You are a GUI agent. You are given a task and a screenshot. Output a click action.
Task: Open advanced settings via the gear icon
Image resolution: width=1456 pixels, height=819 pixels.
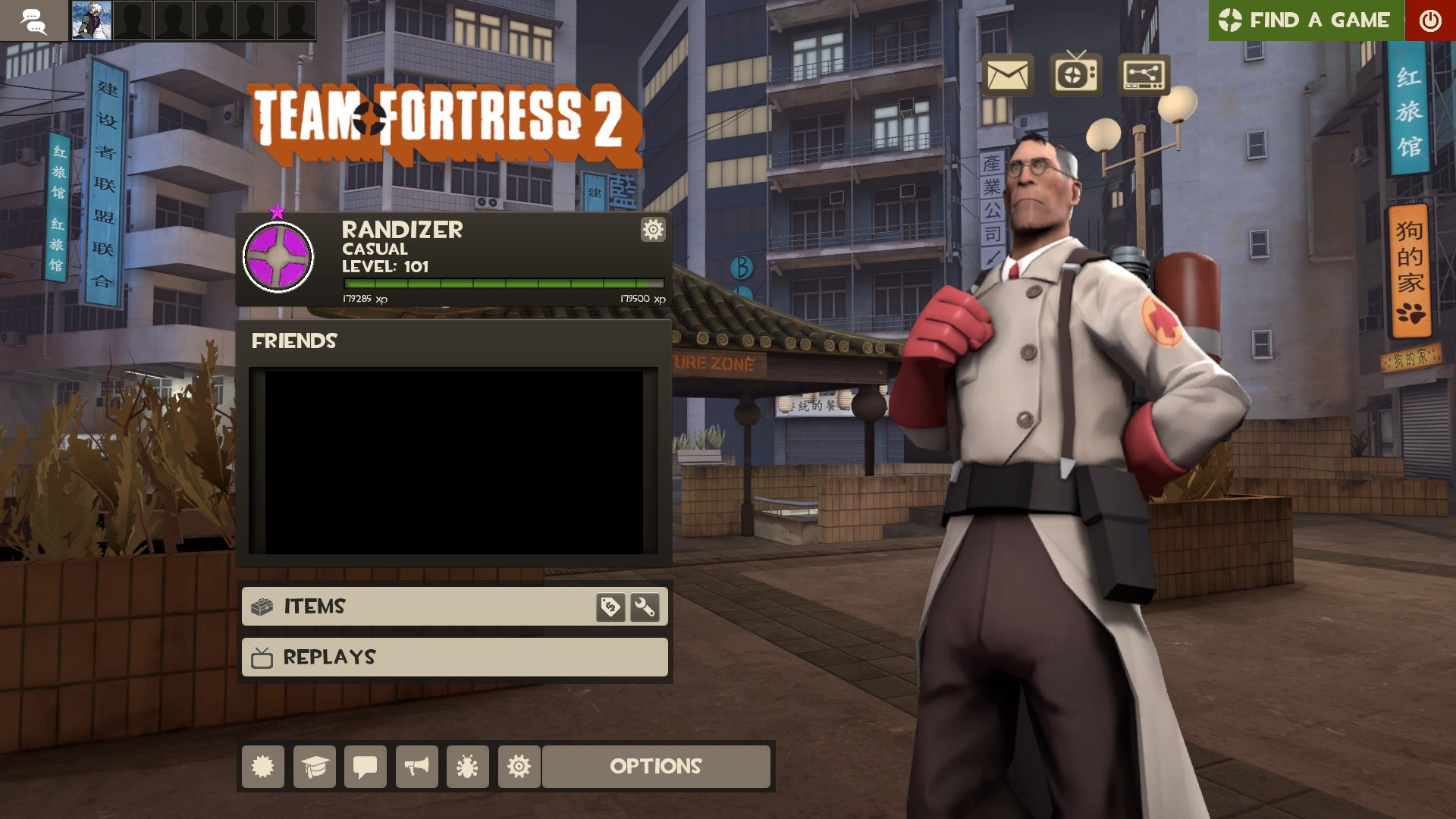[518, 767]
